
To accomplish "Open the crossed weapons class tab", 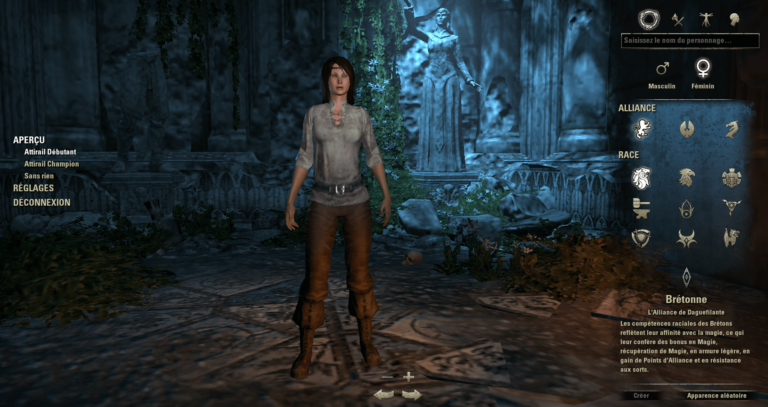I will pyautogui.click(x=678, y=18).
